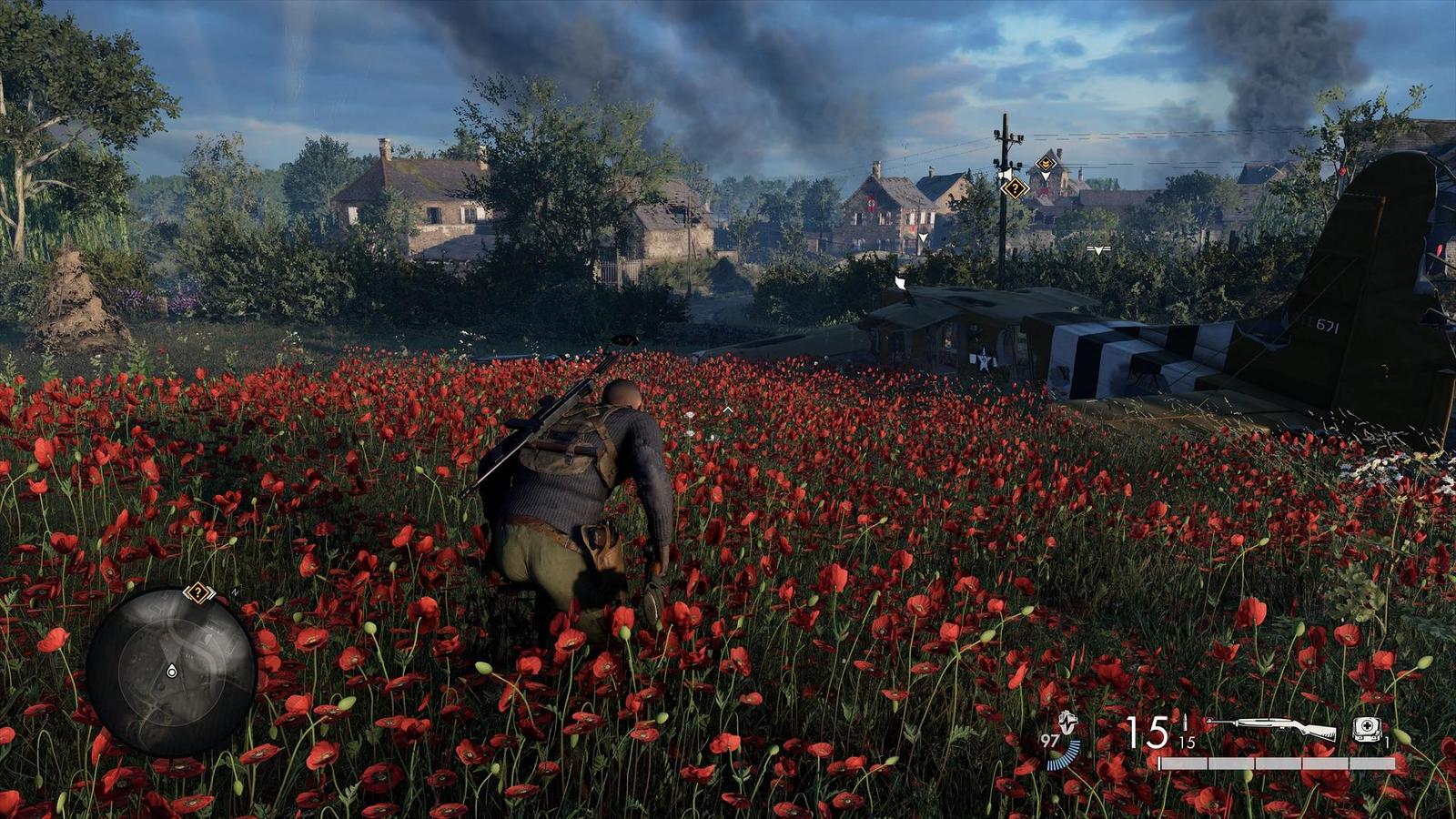Select the rifle weapon icon

pyautogui.click(x=1273, y=728)
